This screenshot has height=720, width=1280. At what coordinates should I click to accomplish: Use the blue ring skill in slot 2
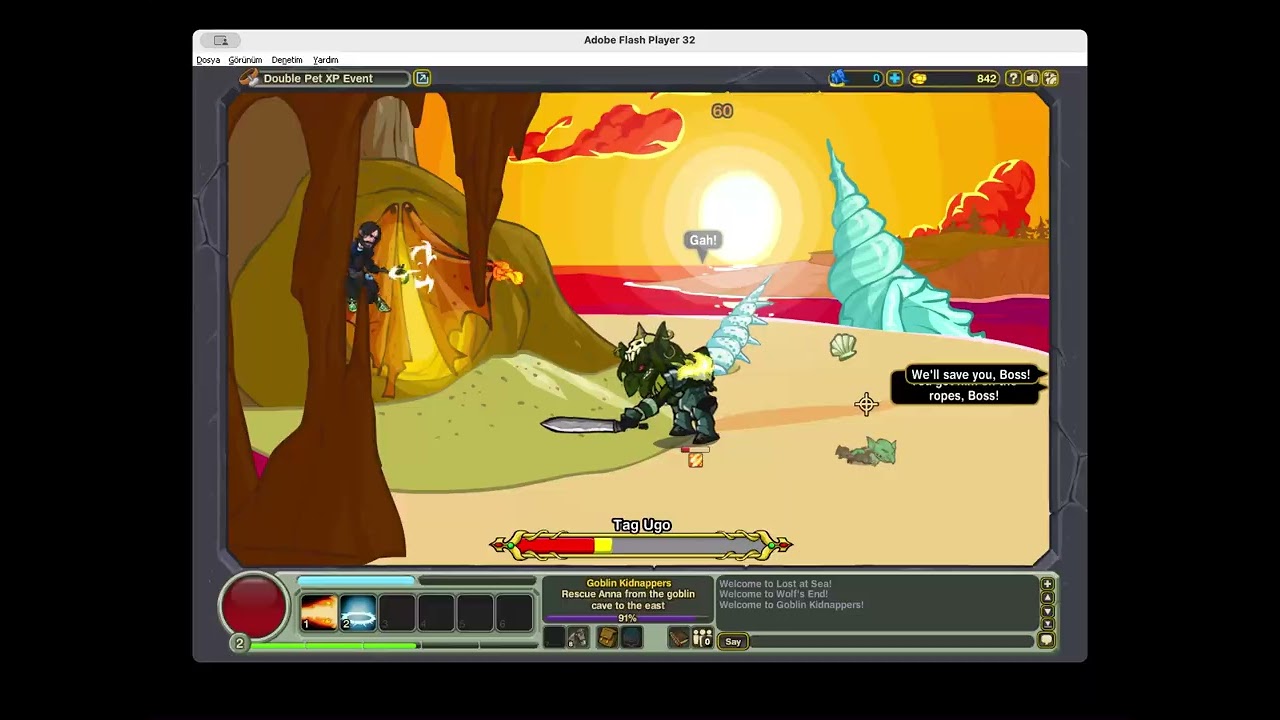coord(358,610)
